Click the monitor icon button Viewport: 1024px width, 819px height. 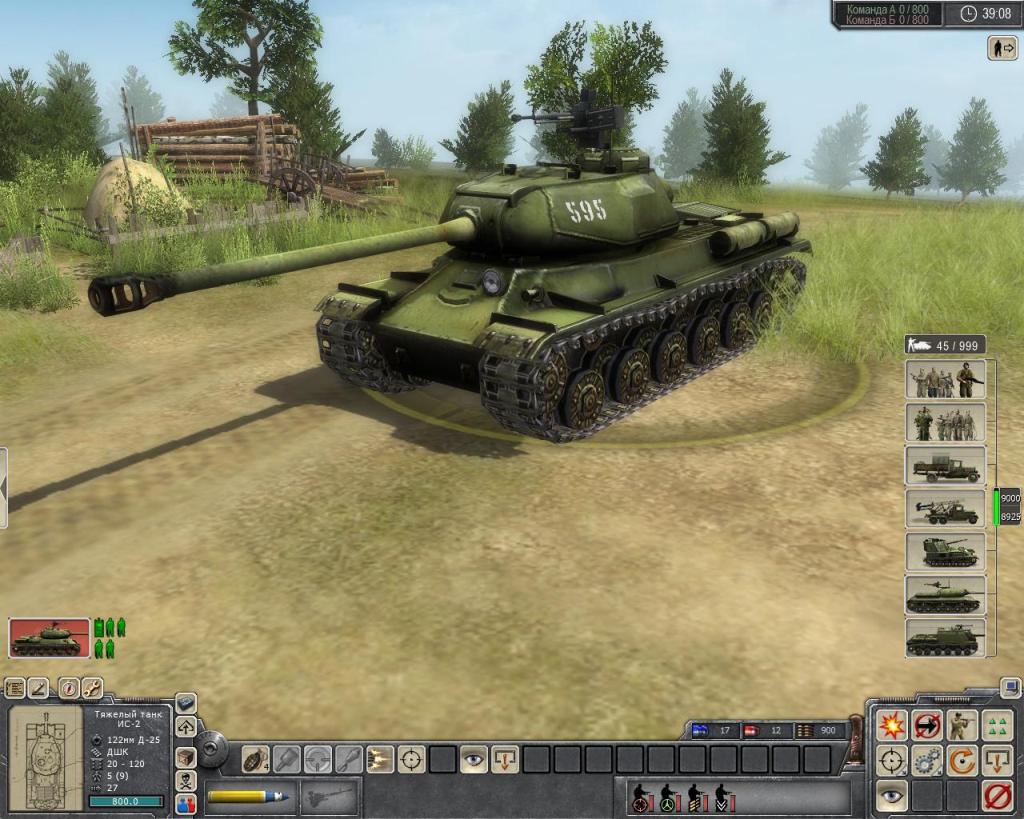(1010, 688)
